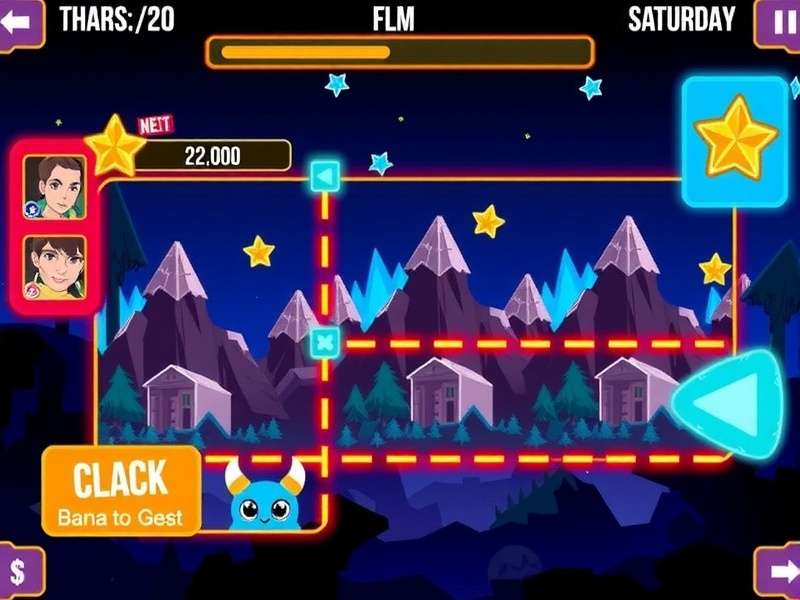Select the cyan X node marker
This screenshot has width=800, height=600.
[325, 343]
